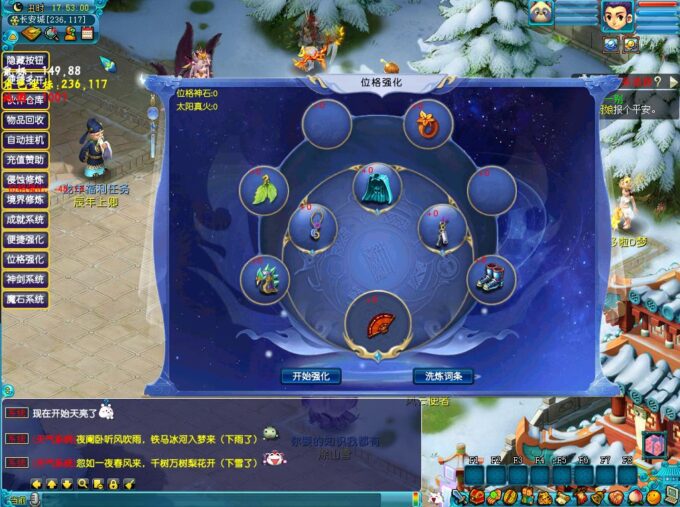The height and width of the screenshot is (507, 680).
Task: Select the orange fan weapon slot
Action: 378,319
